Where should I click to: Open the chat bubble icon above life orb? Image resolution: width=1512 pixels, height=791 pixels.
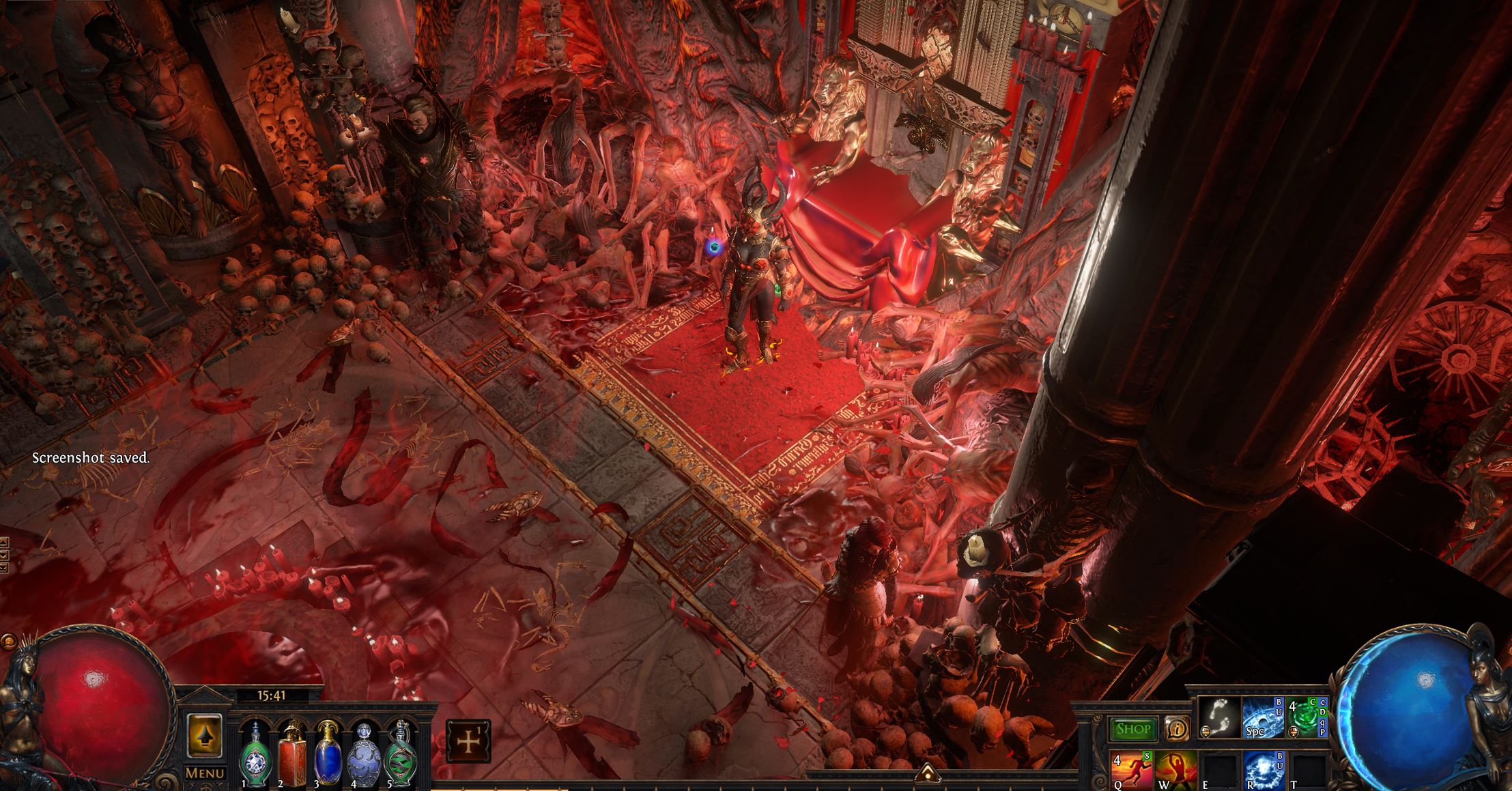point(8,642)
